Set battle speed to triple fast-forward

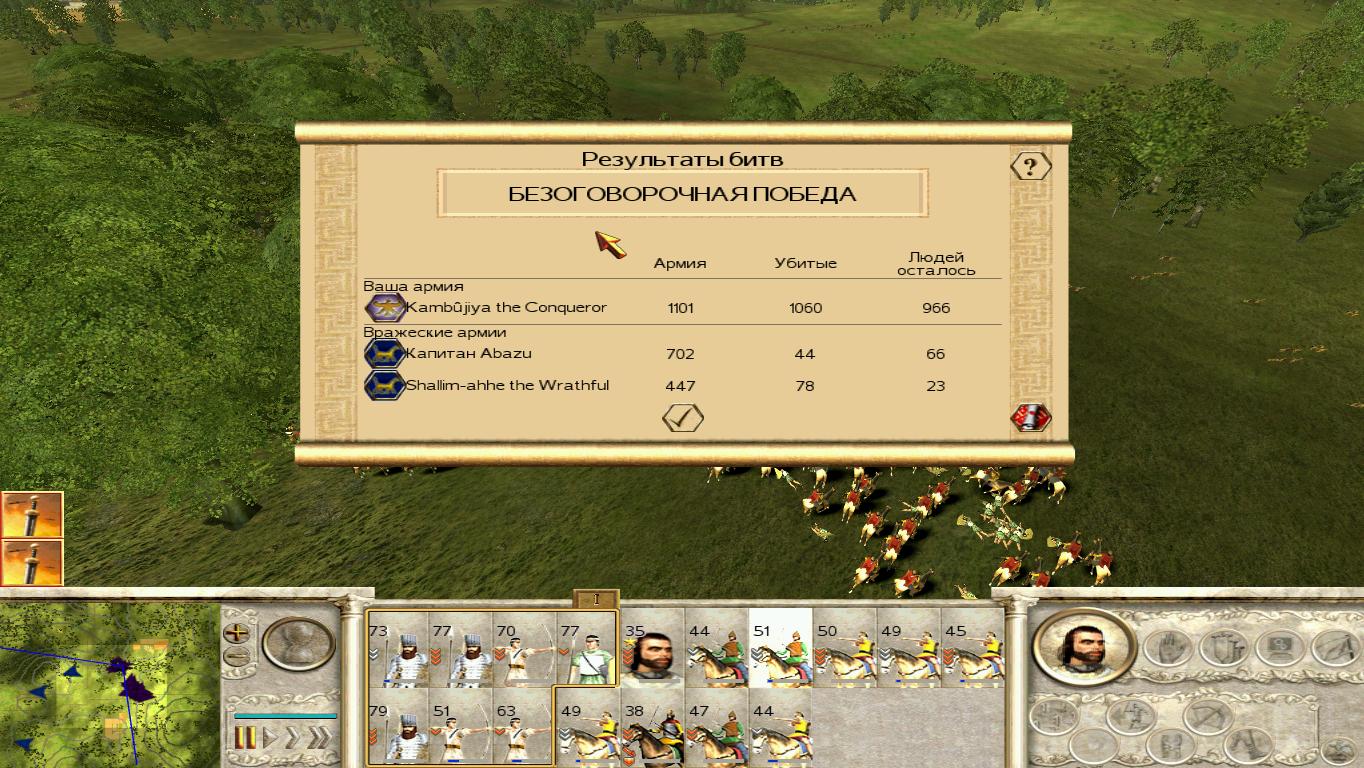click(x=319, y=738)
